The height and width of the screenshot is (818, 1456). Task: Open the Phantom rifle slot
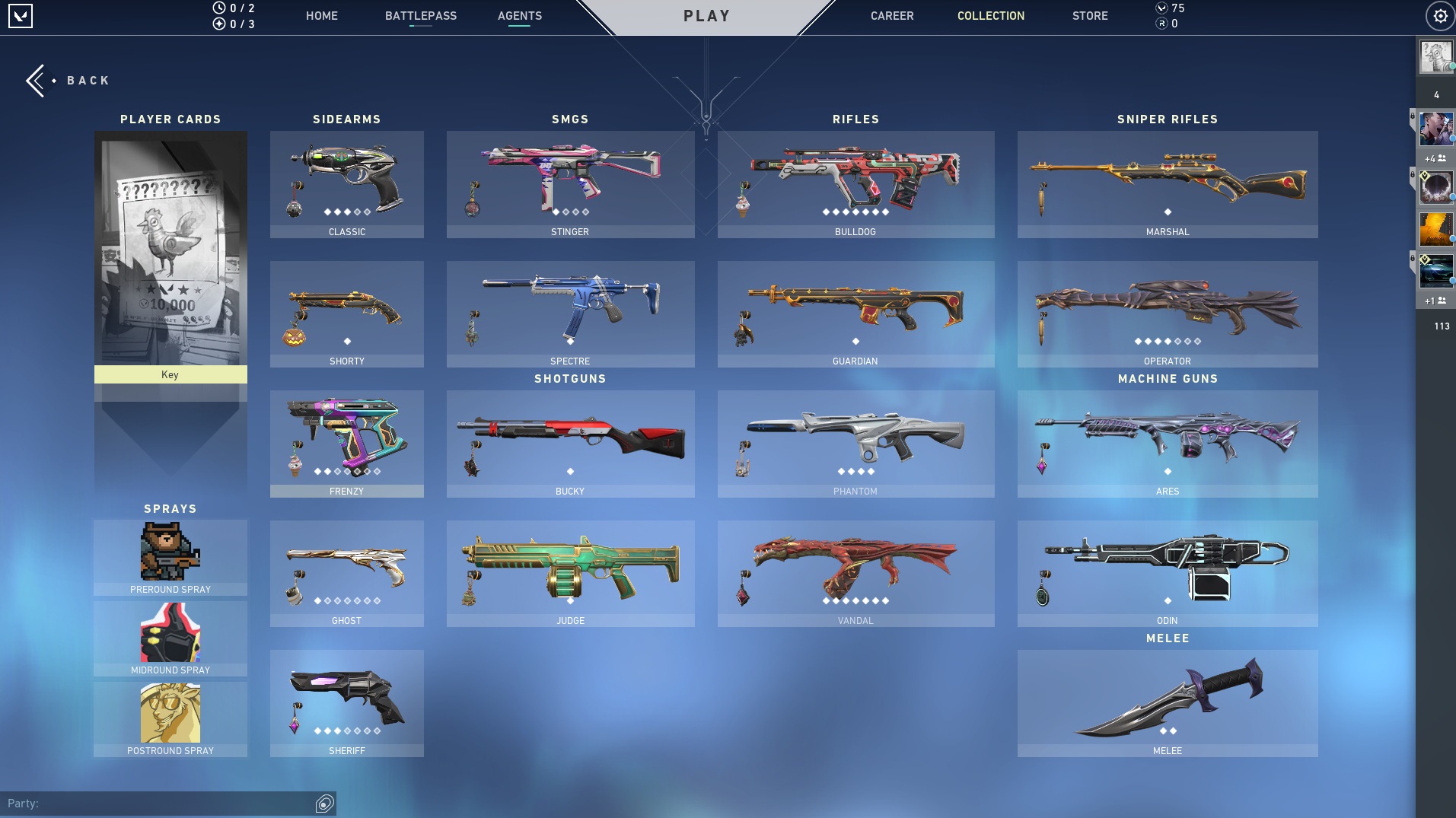coord(855,444)
